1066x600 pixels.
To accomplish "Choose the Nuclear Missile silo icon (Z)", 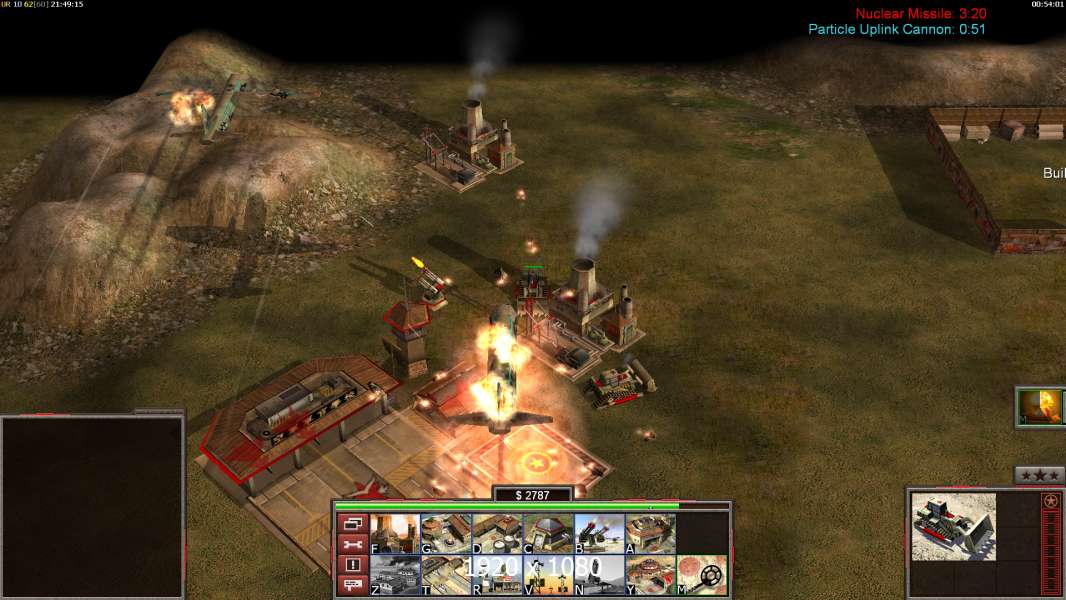I will (x=395, y=575).
